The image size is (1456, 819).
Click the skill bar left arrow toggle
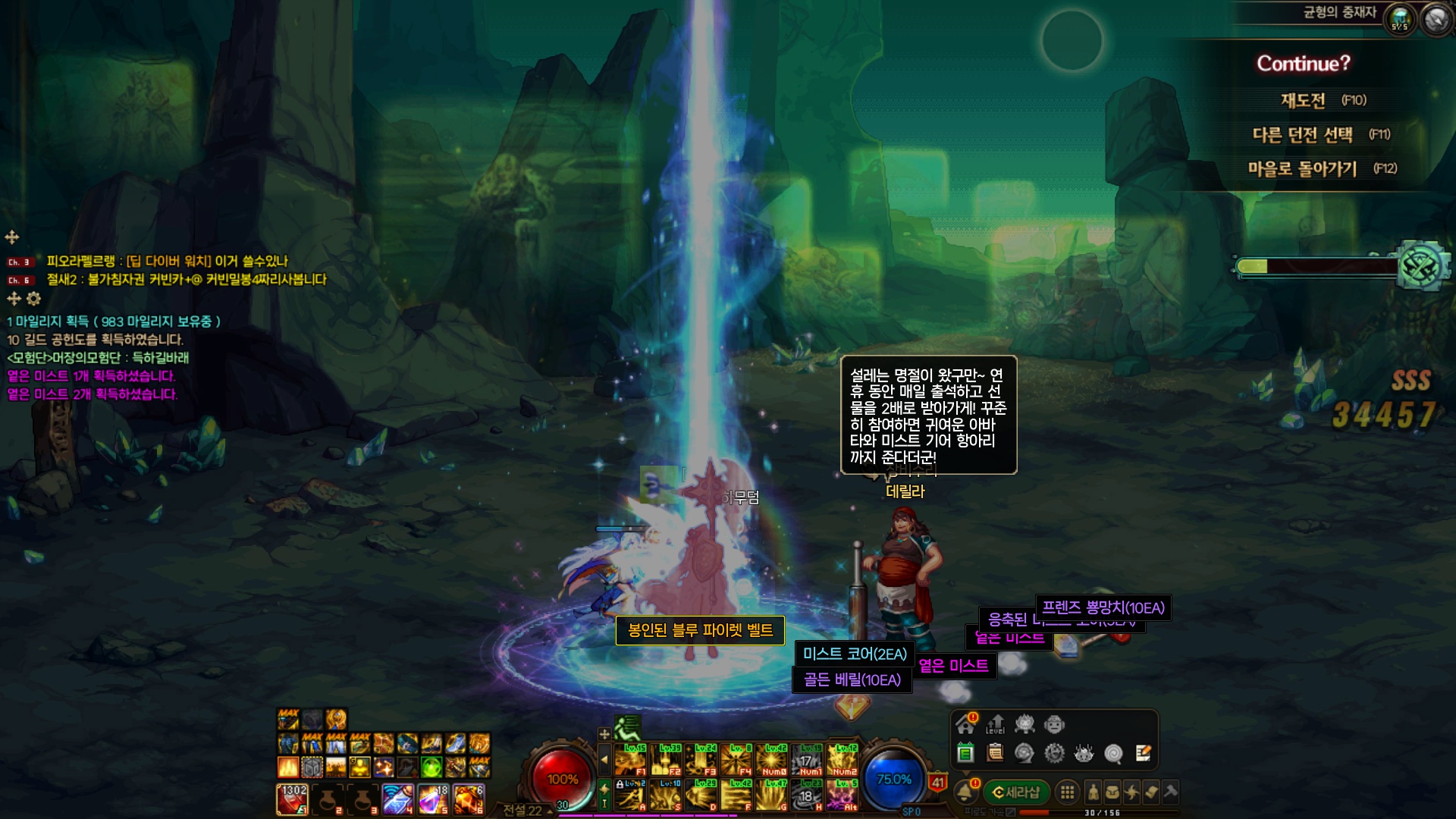click(x=604, y=759)
